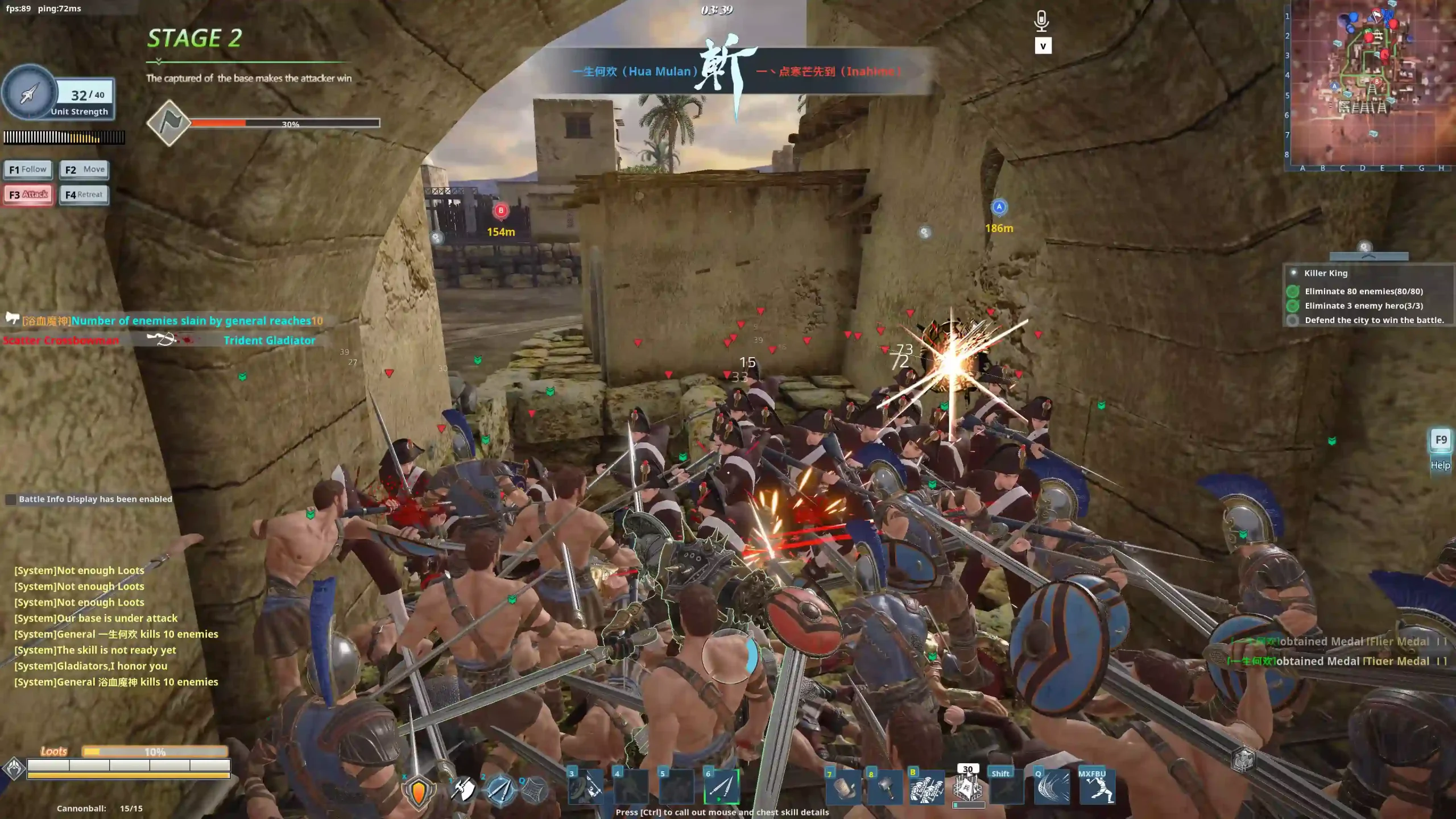Use the battle axe skill
Image resolution: width=1456 pixels, height=819 pixels.
(x=463, y=789)
